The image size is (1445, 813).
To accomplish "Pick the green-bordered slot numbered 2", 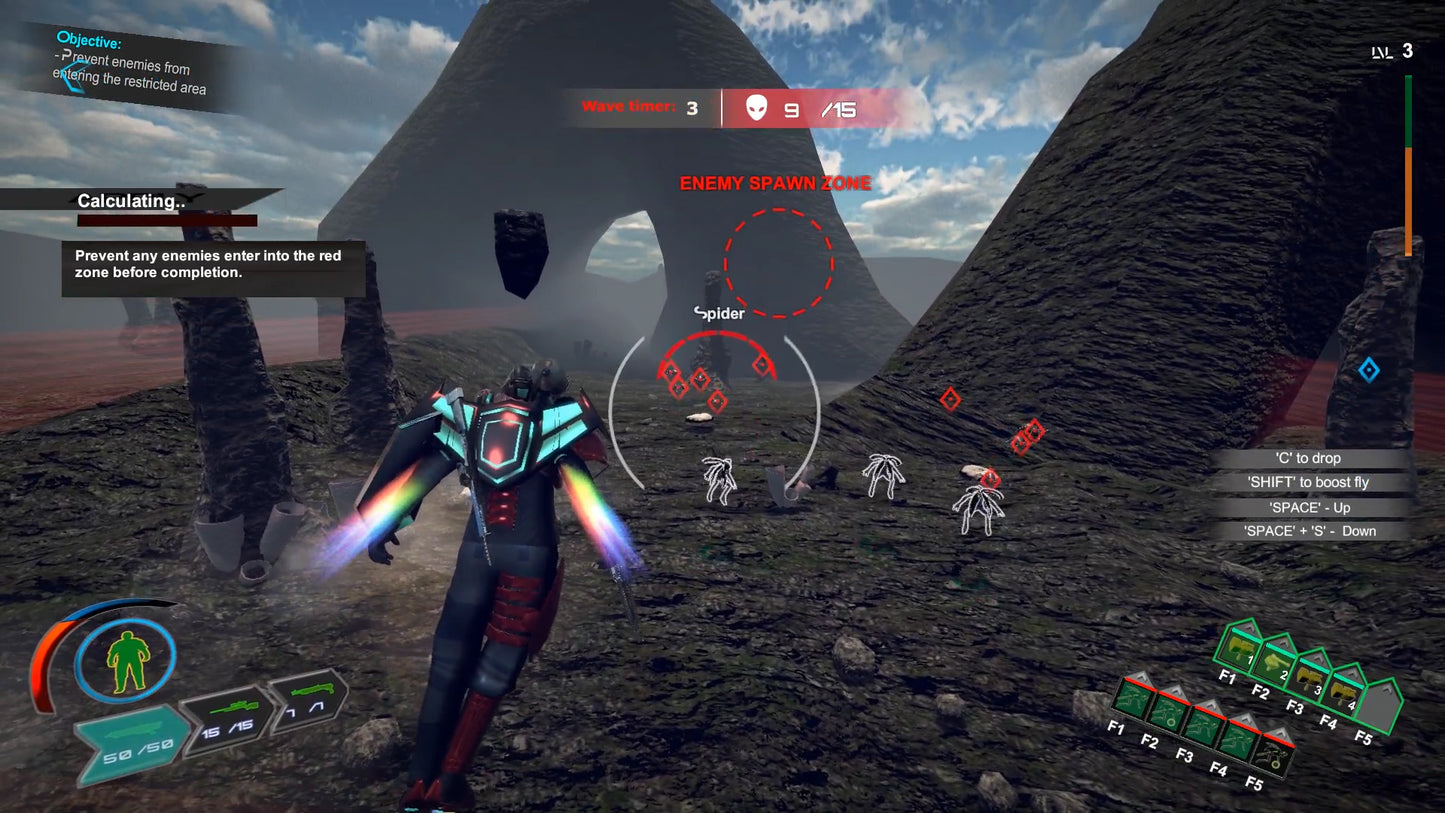I will click(1277, 662).
